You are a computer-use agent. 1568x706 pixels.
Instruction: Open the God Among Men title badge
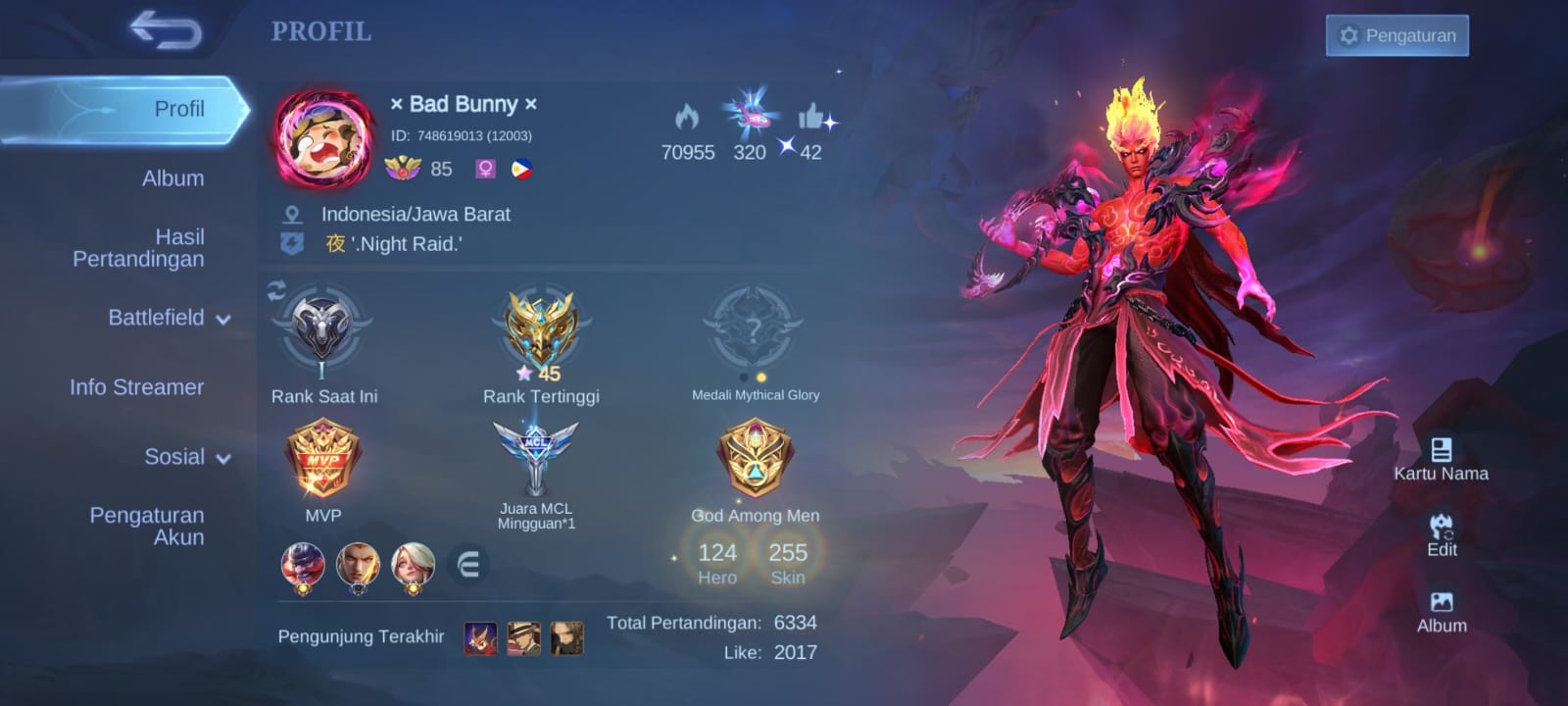[x=755, y=458]
